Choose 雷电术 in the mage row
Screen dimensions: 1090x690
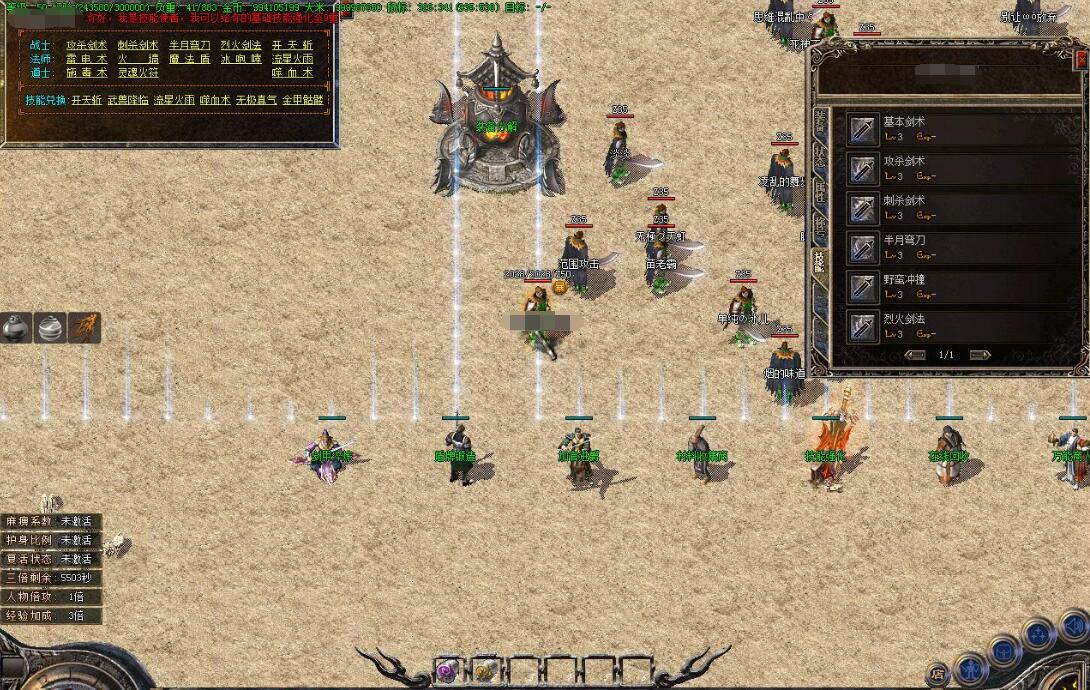[x=86, y=59]
